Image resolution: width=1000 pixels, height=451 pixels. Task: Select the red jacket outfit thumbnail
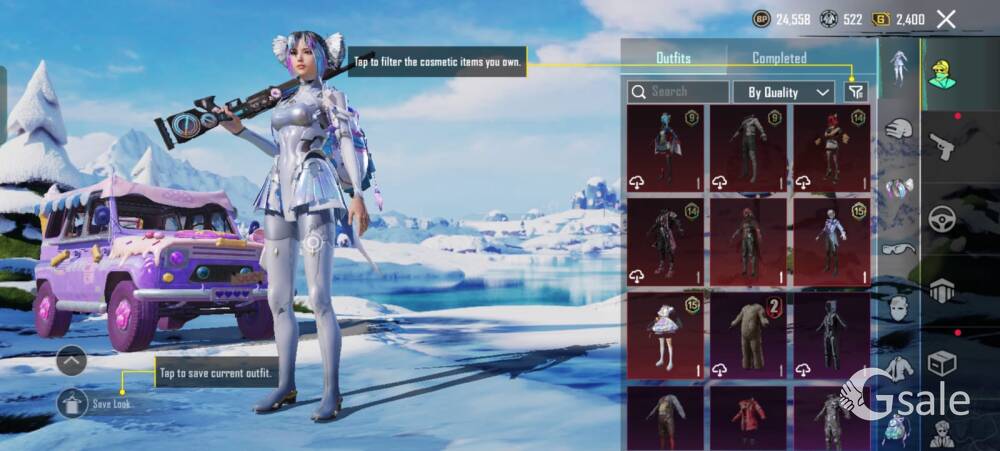coord(748,418)
